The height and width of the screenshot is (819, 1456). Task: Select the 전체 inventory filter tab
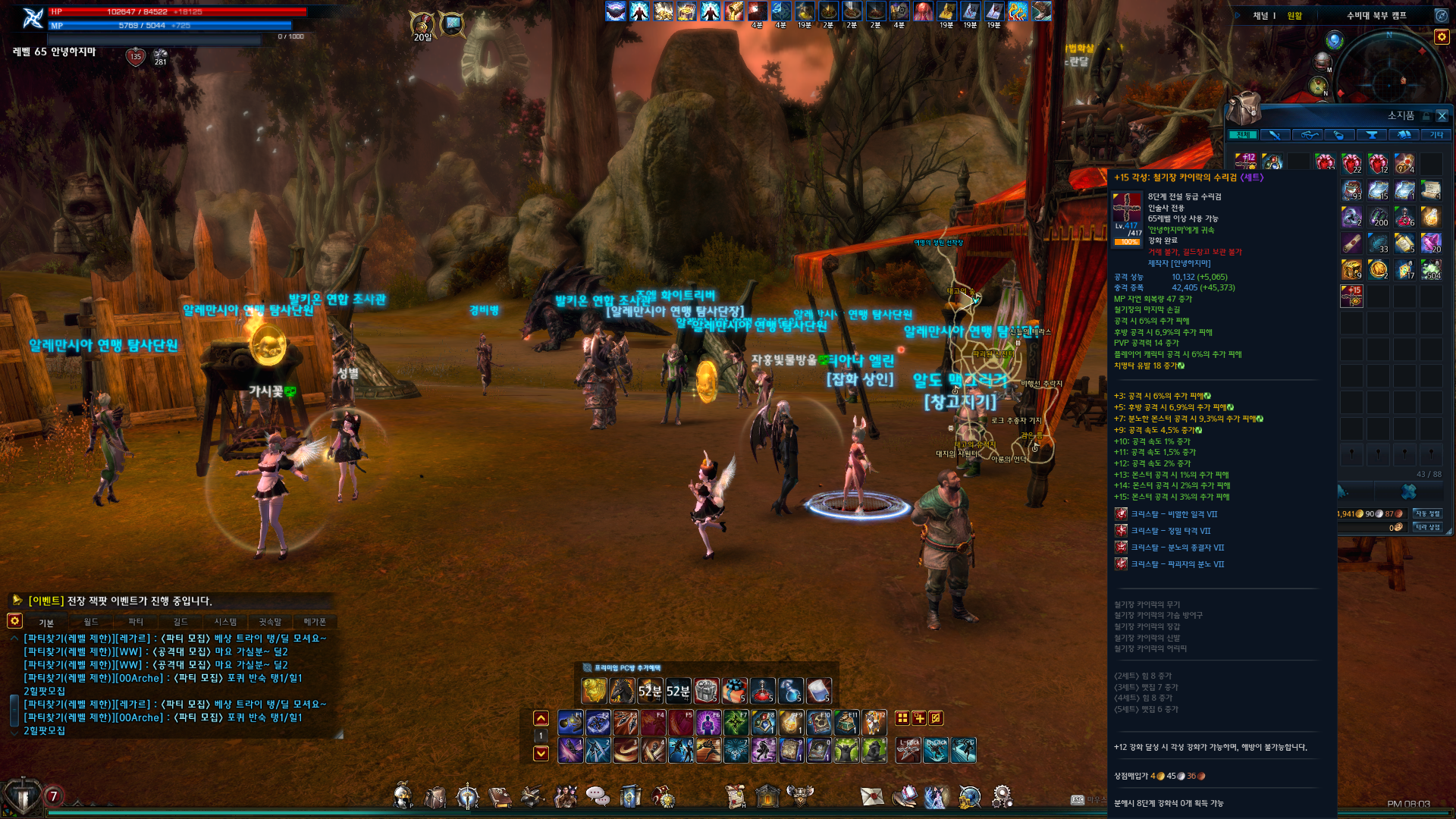tap(1242, 135)
